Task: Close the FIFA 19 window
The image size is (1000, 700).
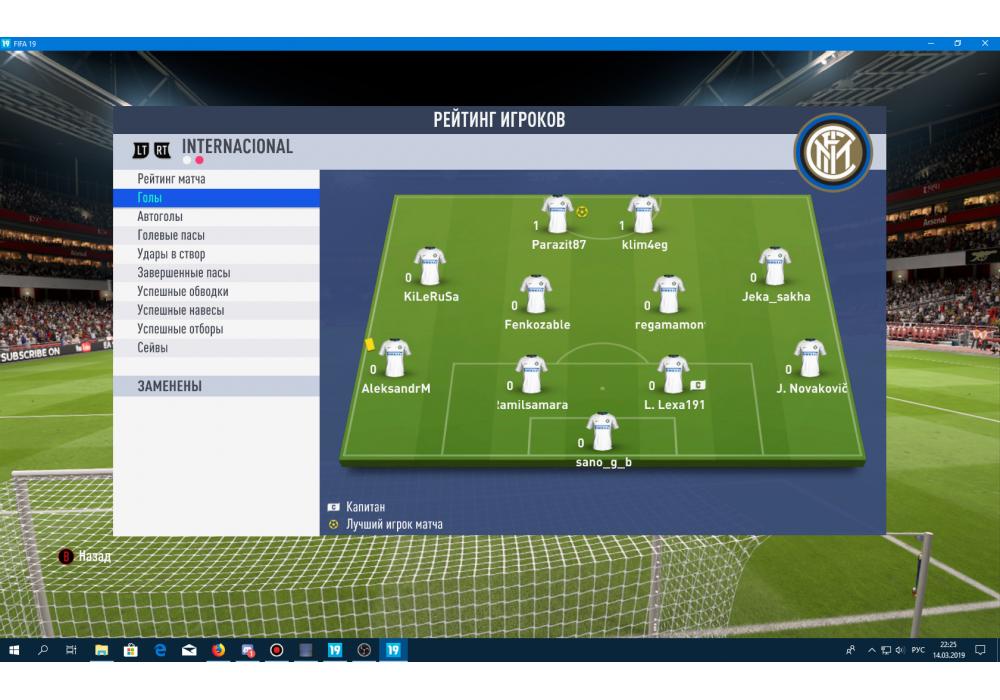Action: [x=984, y=43]
